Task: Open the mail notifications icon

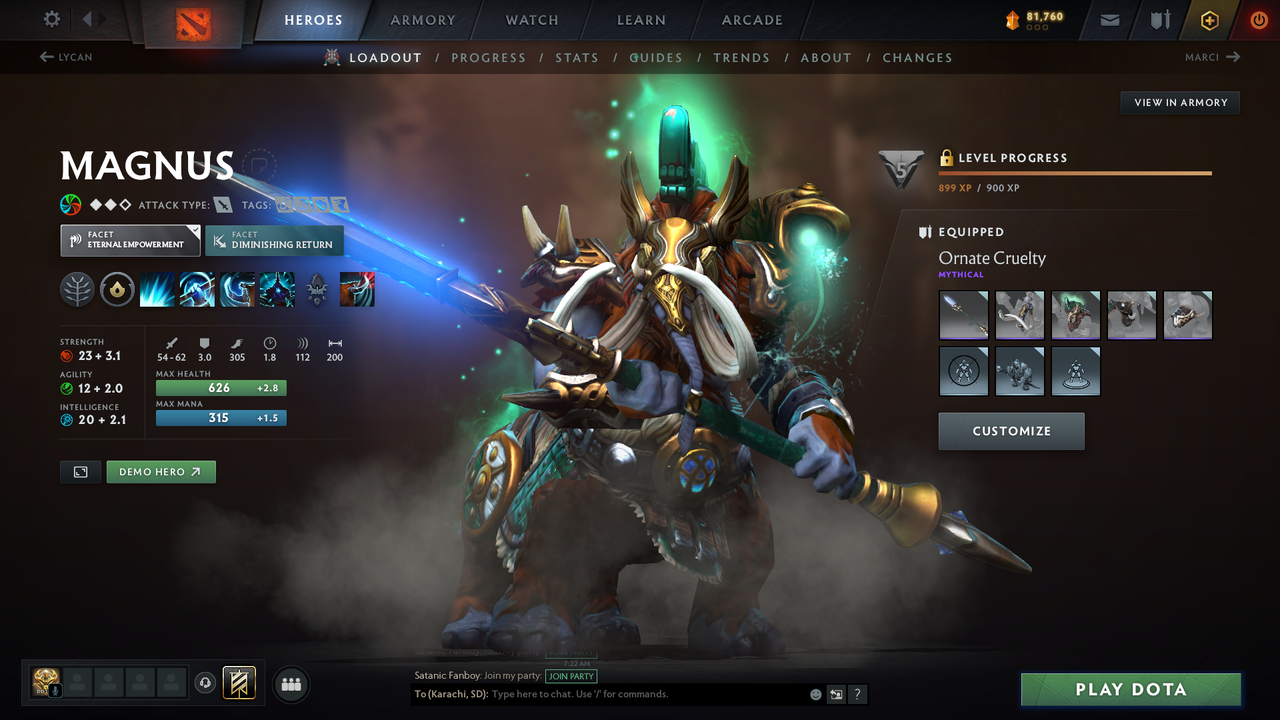Action: (x=1108, y=19)
